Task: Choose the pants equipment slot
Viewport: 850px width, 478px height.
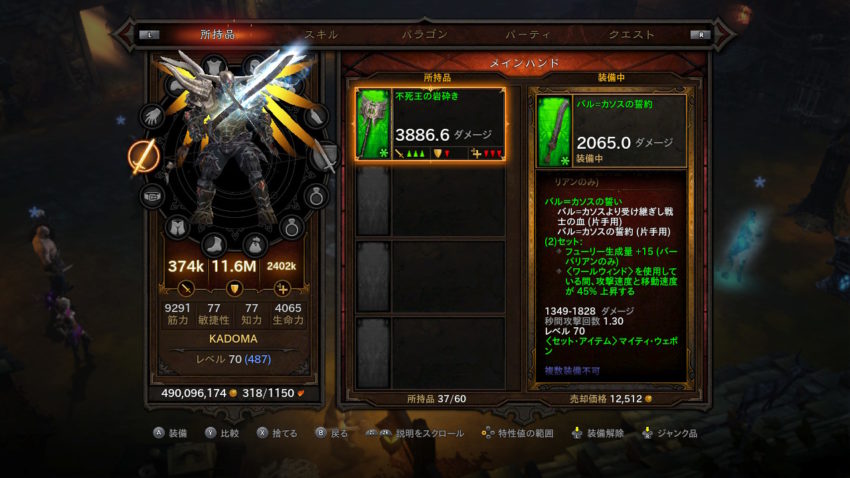Action: [177, 228]
